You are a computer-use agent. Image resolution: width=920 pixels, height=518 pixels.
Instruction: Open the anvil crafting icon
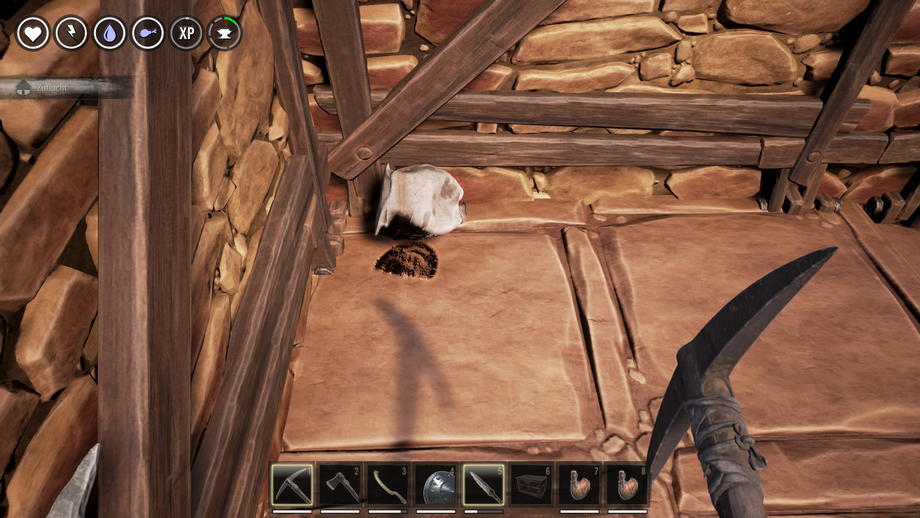click(x=224, y=33)
